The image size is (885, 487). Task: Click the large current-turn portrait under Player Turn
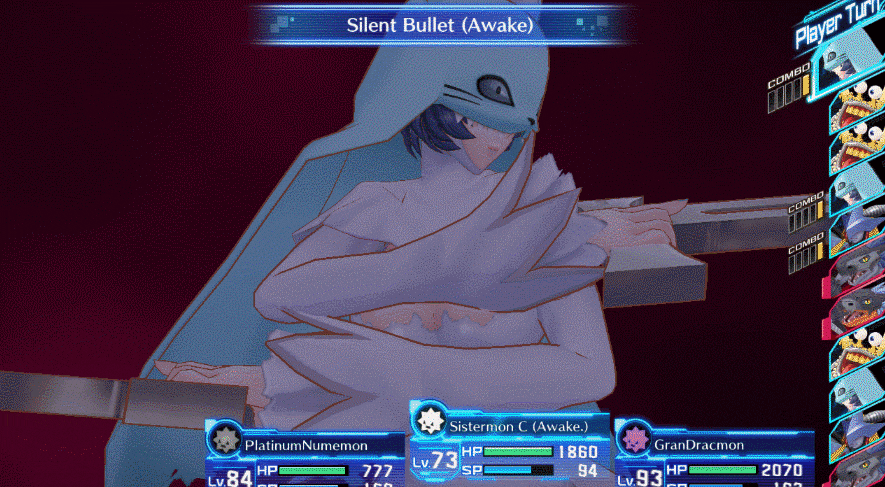click(850, 68)
